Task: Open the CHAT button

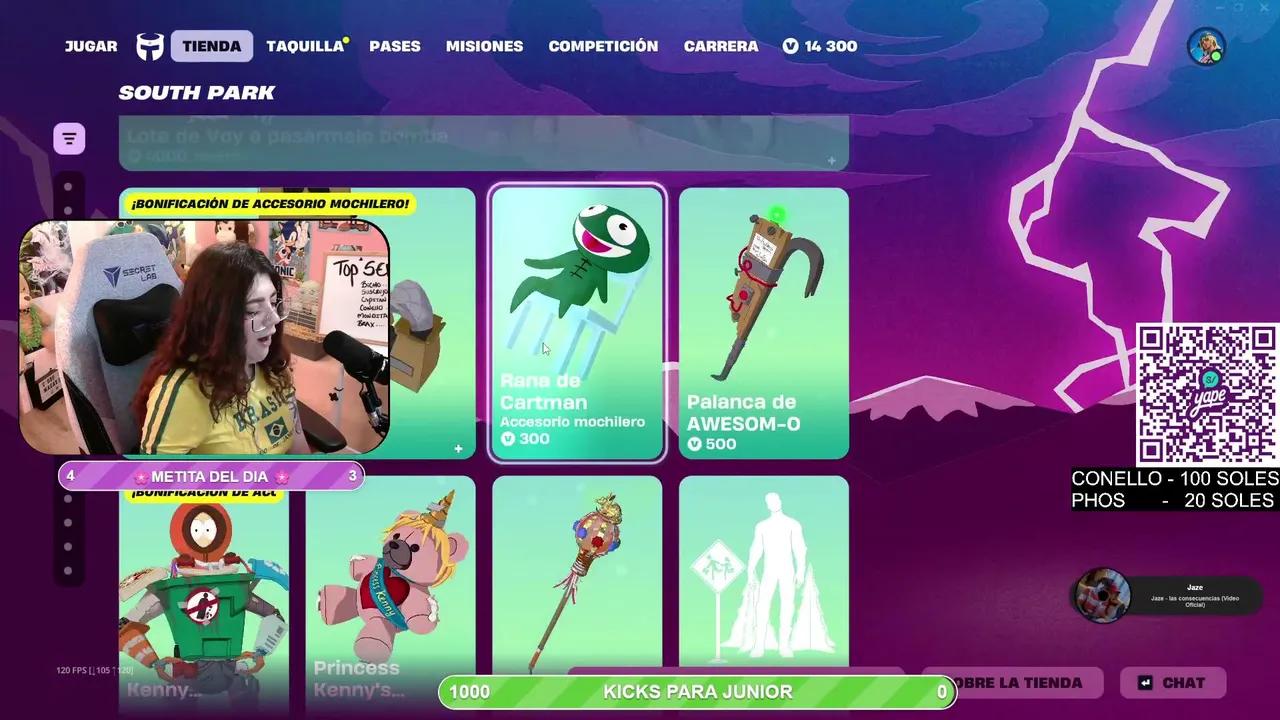Action: [1172, 683]
